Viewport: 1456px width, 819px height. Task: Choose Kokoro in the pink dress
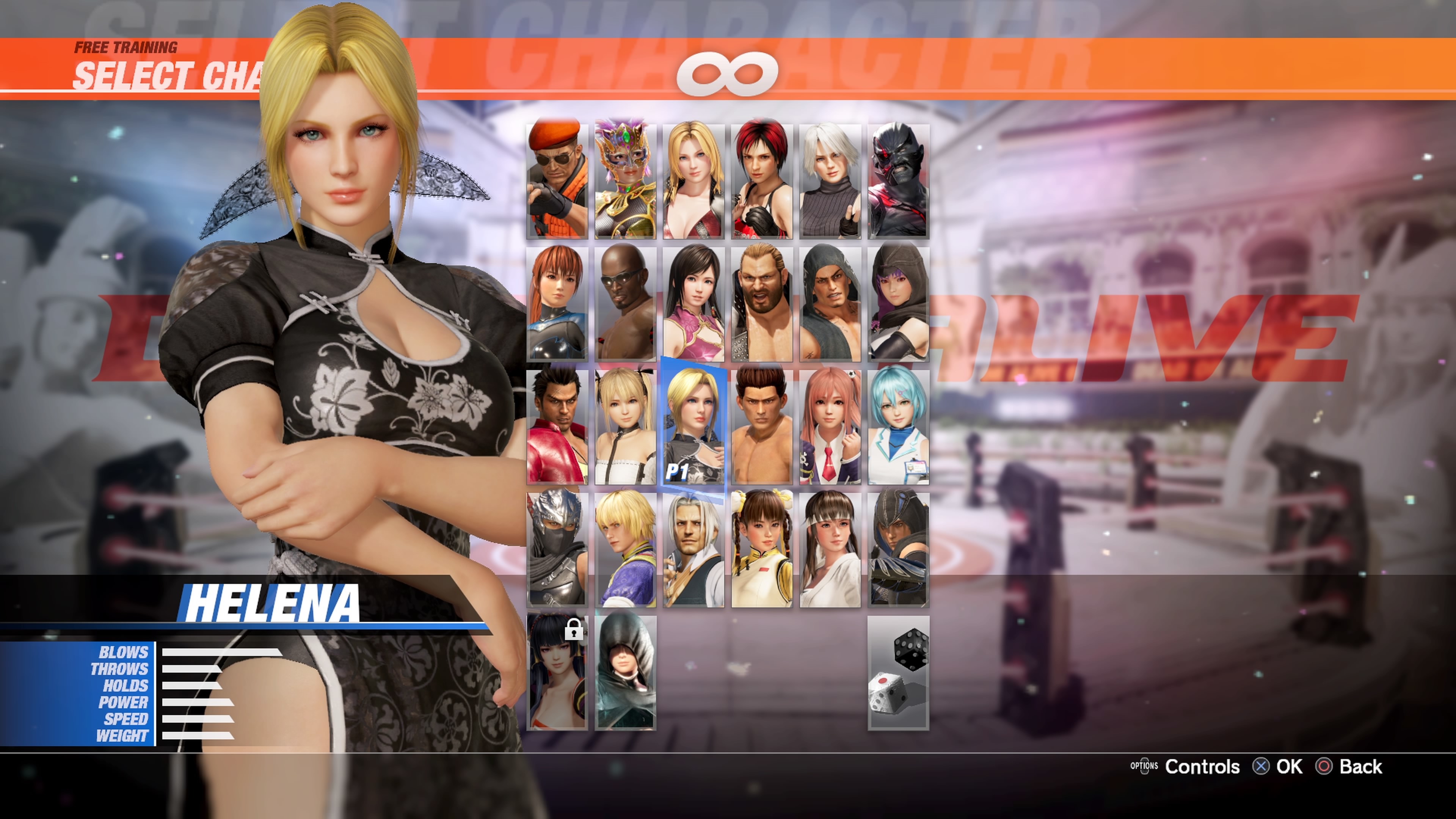click(693, 303)
